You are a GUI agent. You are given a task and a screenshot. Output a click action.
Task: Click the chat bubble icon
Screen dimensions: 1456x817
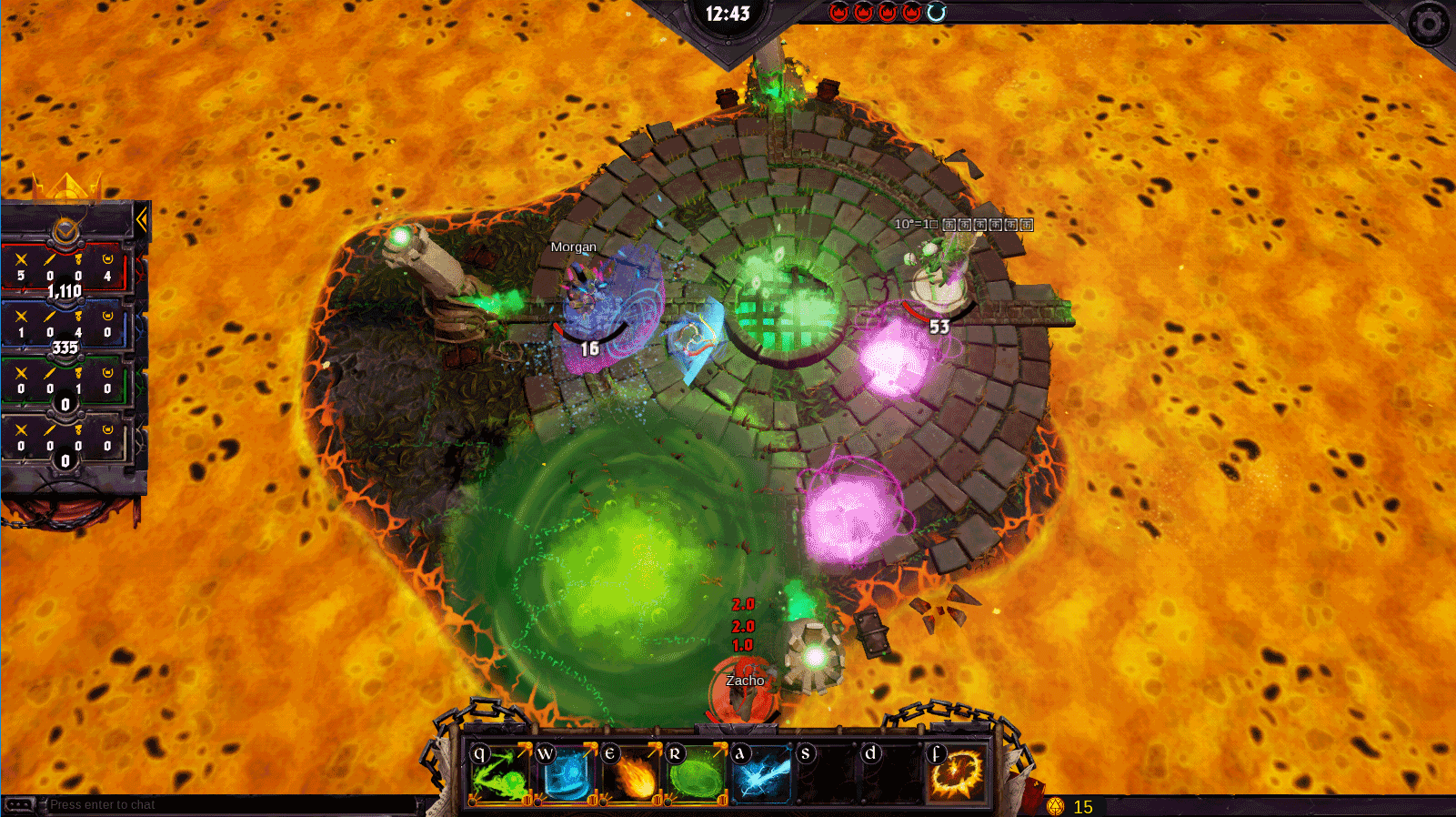[x=19, y=805]
